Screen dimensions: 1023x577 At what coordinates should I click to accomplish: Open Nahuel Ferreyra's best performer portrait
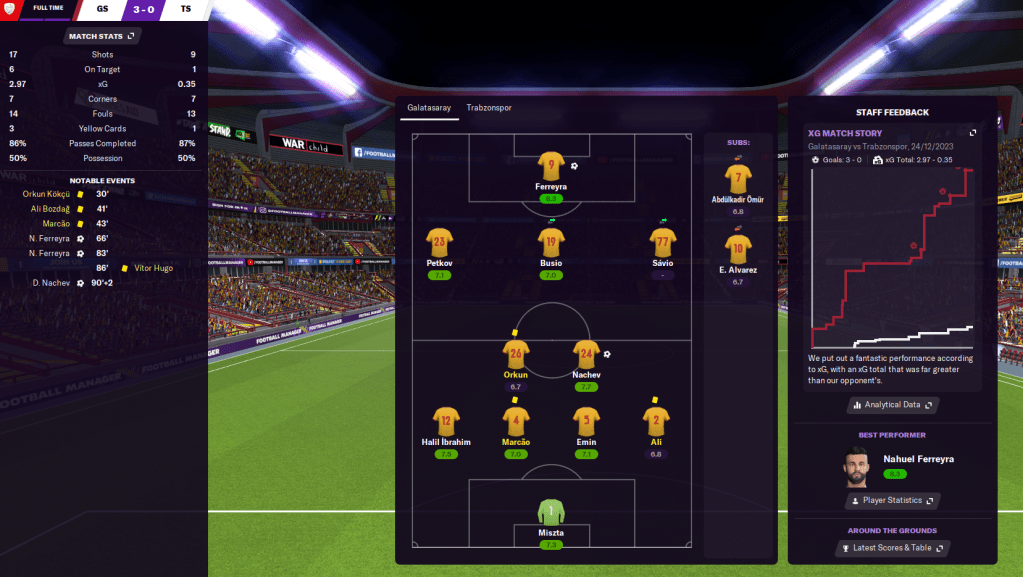[x=859, y=465]
